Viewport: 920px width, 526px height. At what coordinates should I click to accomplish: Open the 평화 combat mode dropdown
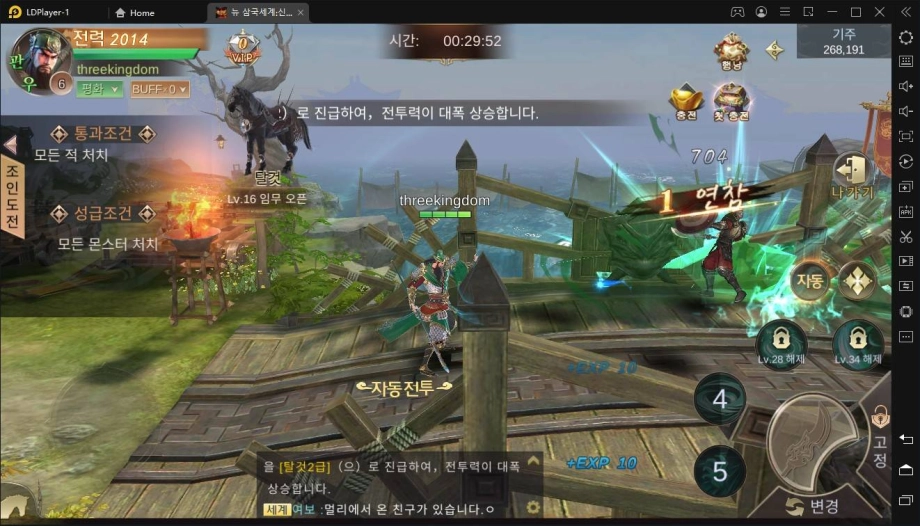click(99, 89)
